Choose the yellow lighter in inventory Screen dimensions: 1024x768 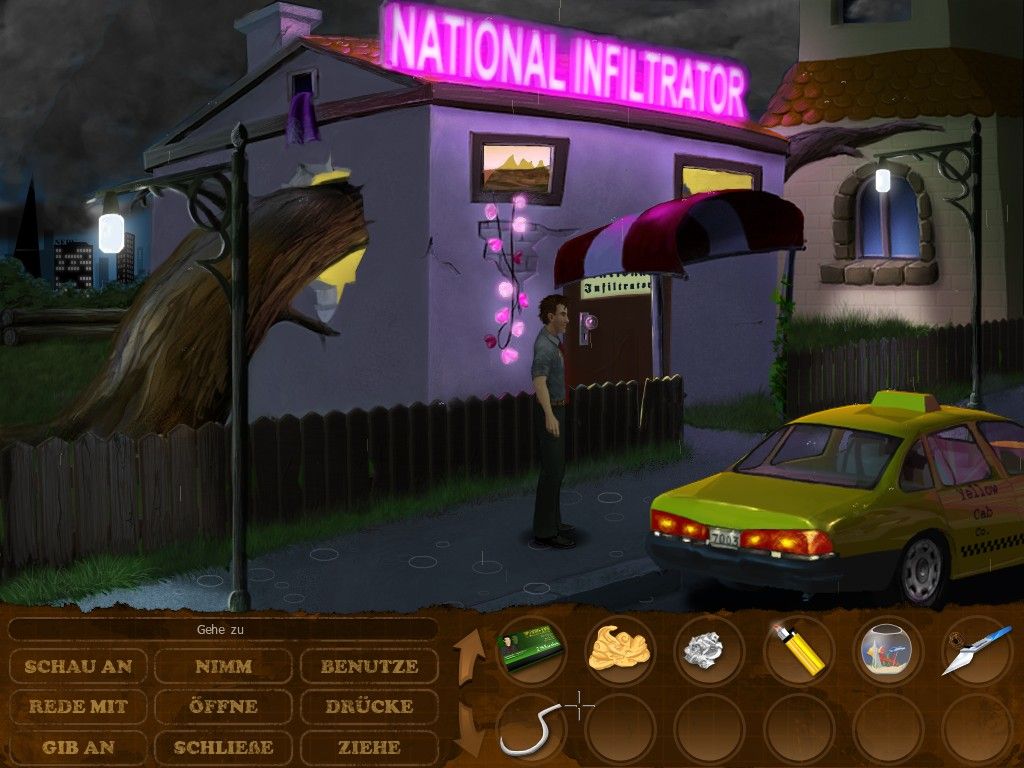click(797, 650)
